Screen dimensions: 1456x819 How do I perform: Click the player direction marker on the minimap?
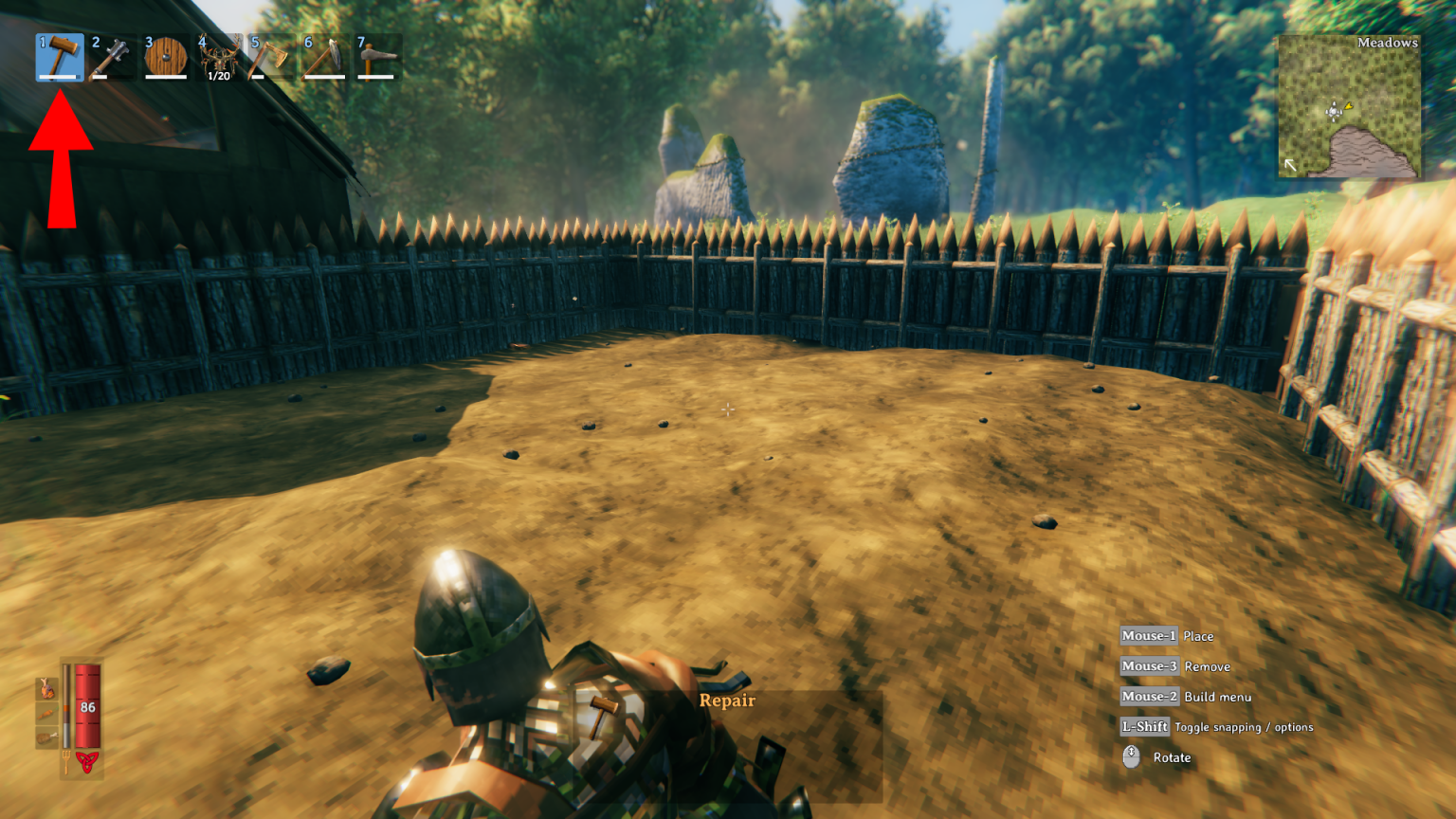pos(1334,111)
